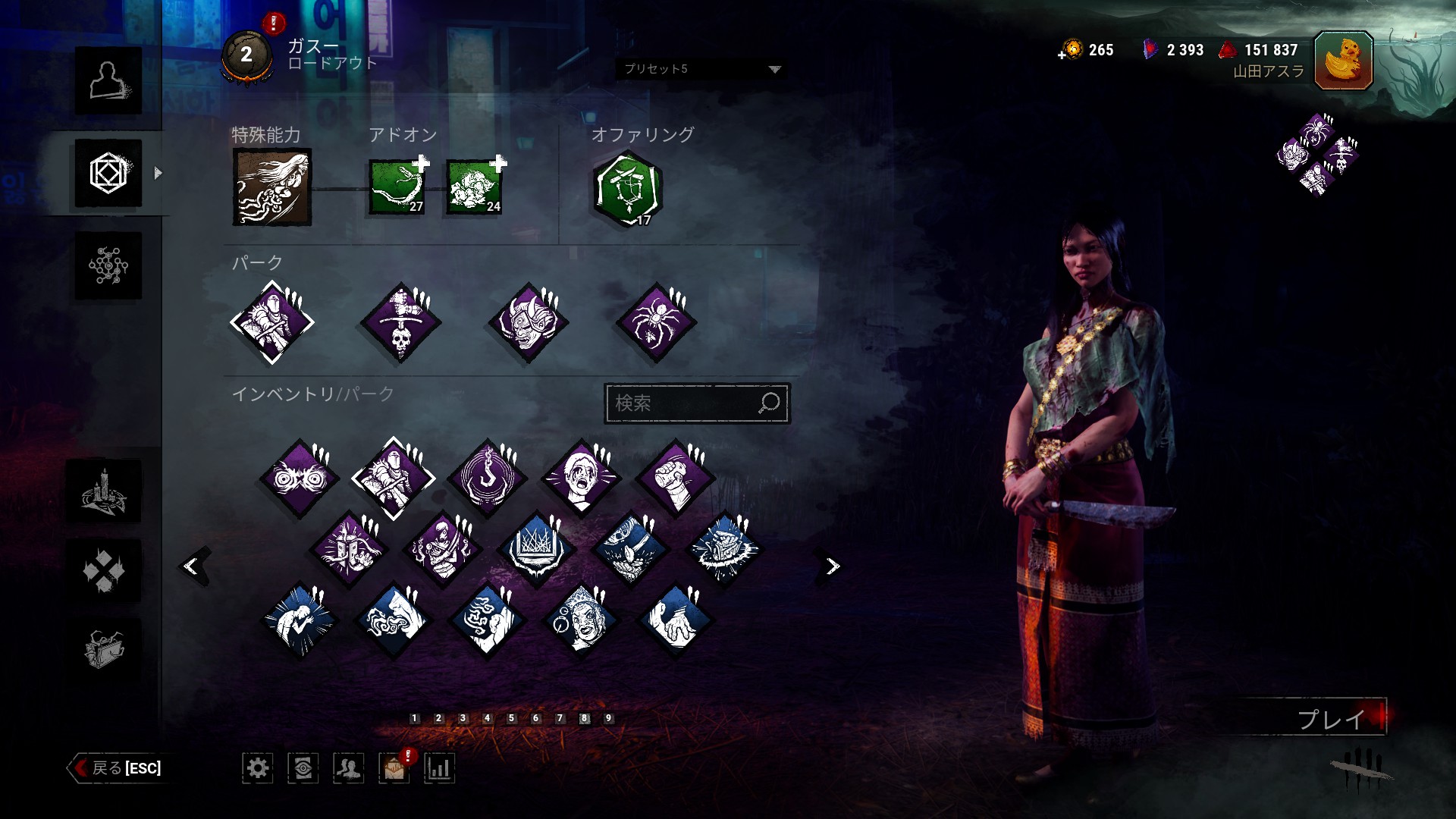Image resolution: width=1456 pixels, height=819 pixels.
Task: Open the statistics bar chart icon
Action: [x=439, y=768]
